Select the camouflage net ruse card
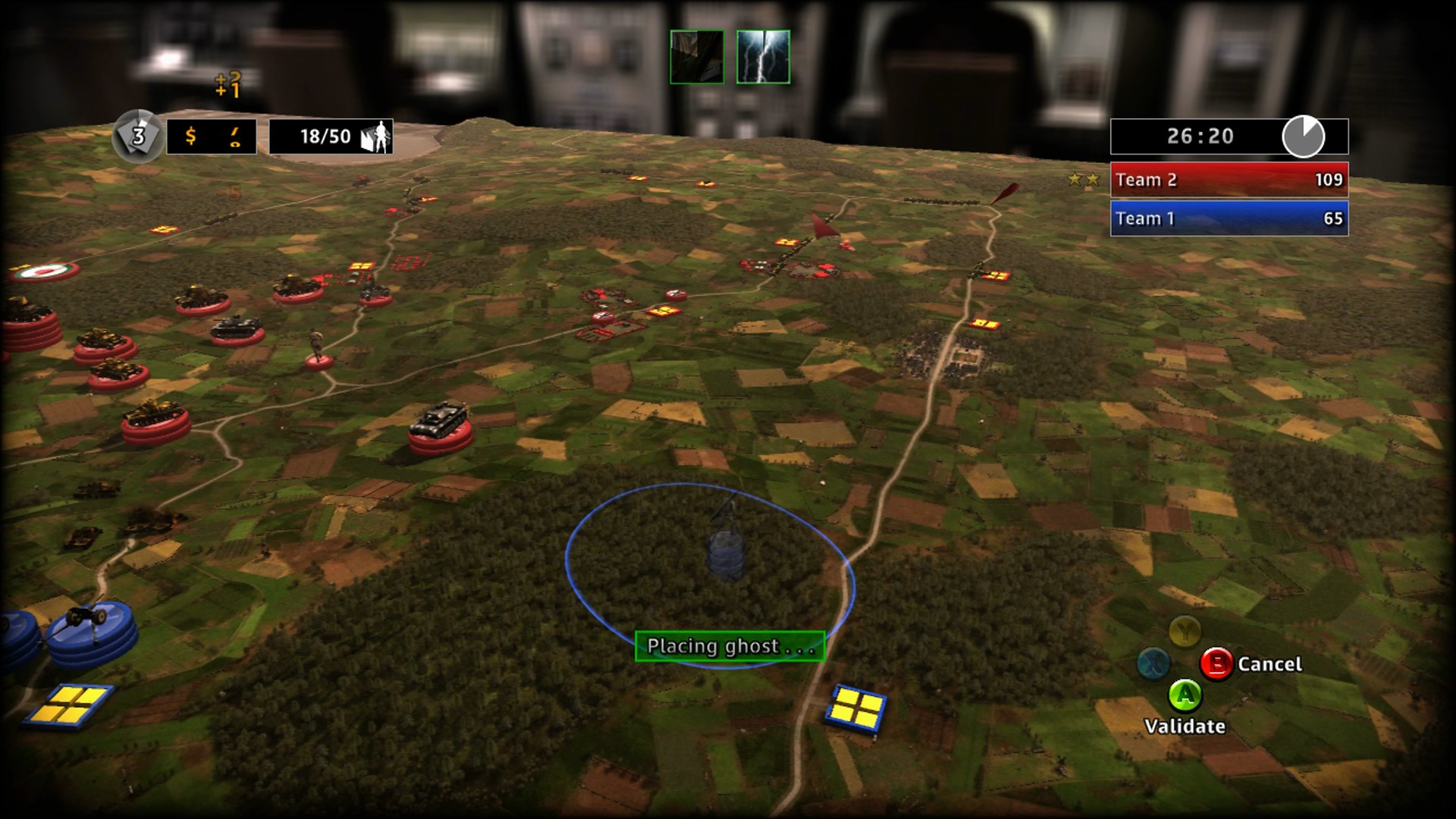The height and width of the screenshot is (819, 1456). (x=698, y=55)
